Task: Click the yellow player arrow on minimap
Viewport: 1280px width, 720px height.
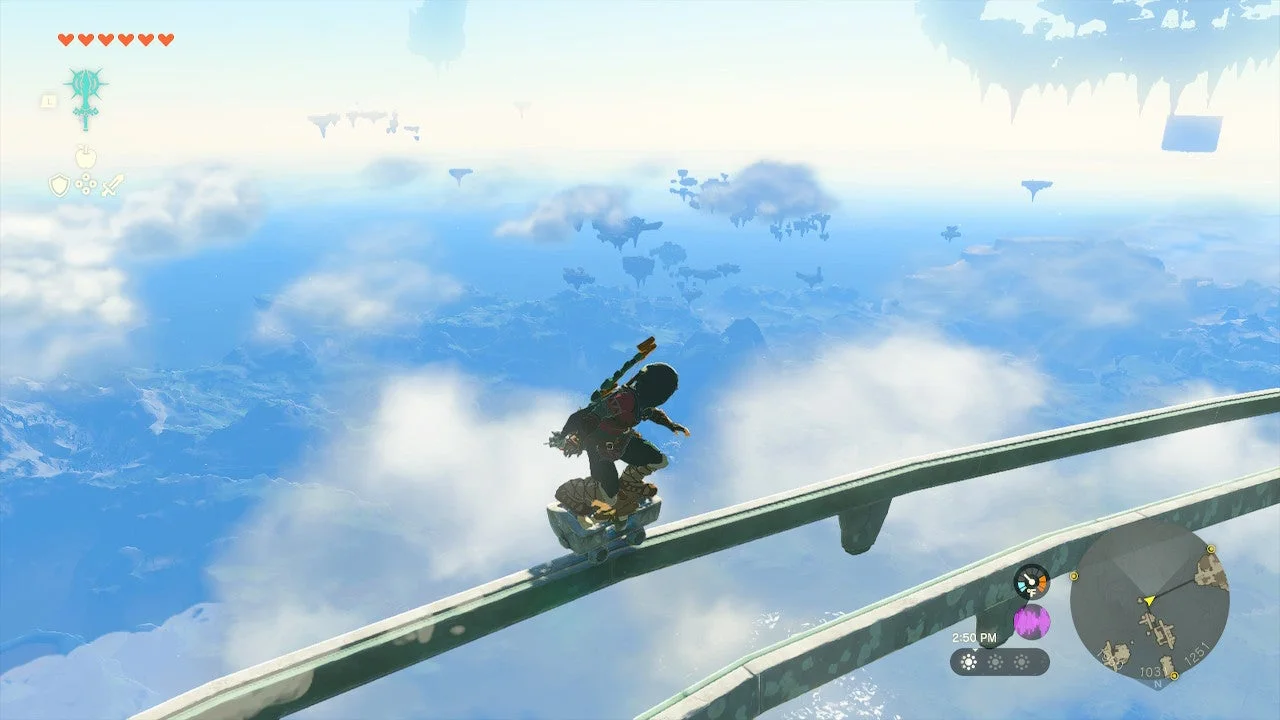Action: point(1150,601)
